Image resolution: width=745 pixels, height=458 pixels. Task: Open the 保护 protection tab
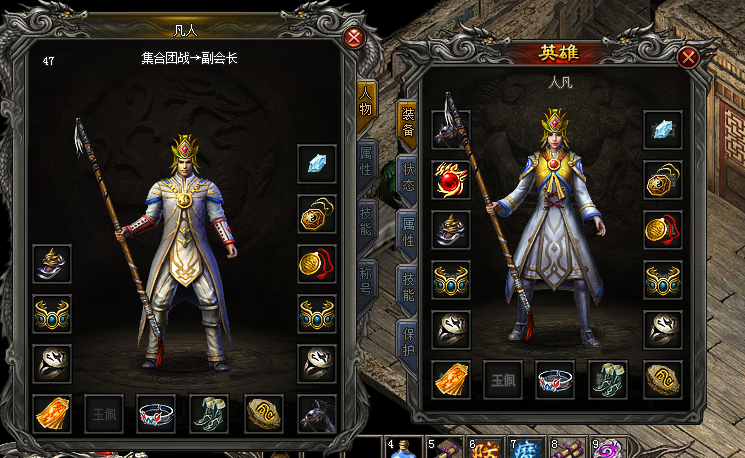click(407, 339)
